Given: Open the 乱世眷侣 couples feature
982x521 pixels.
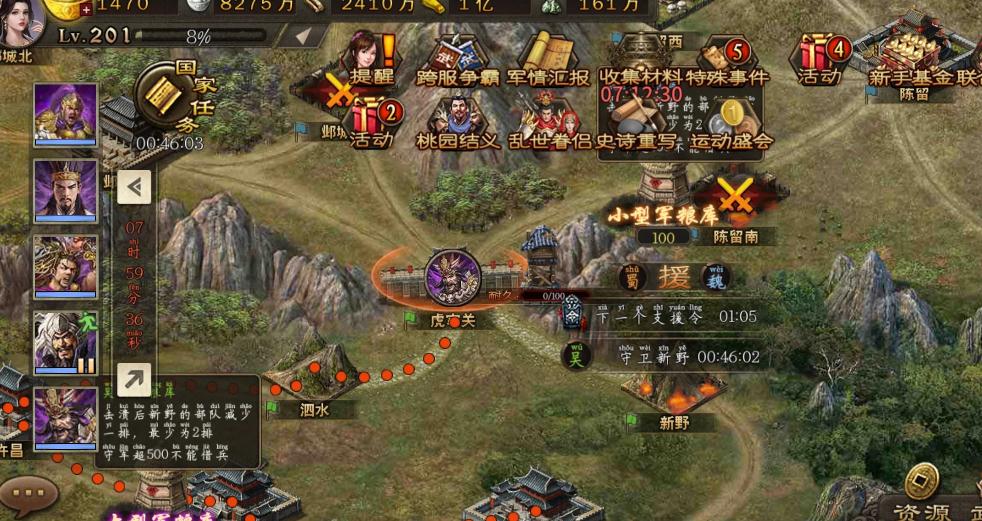Looking at the screenshot, I should (546, 120).
